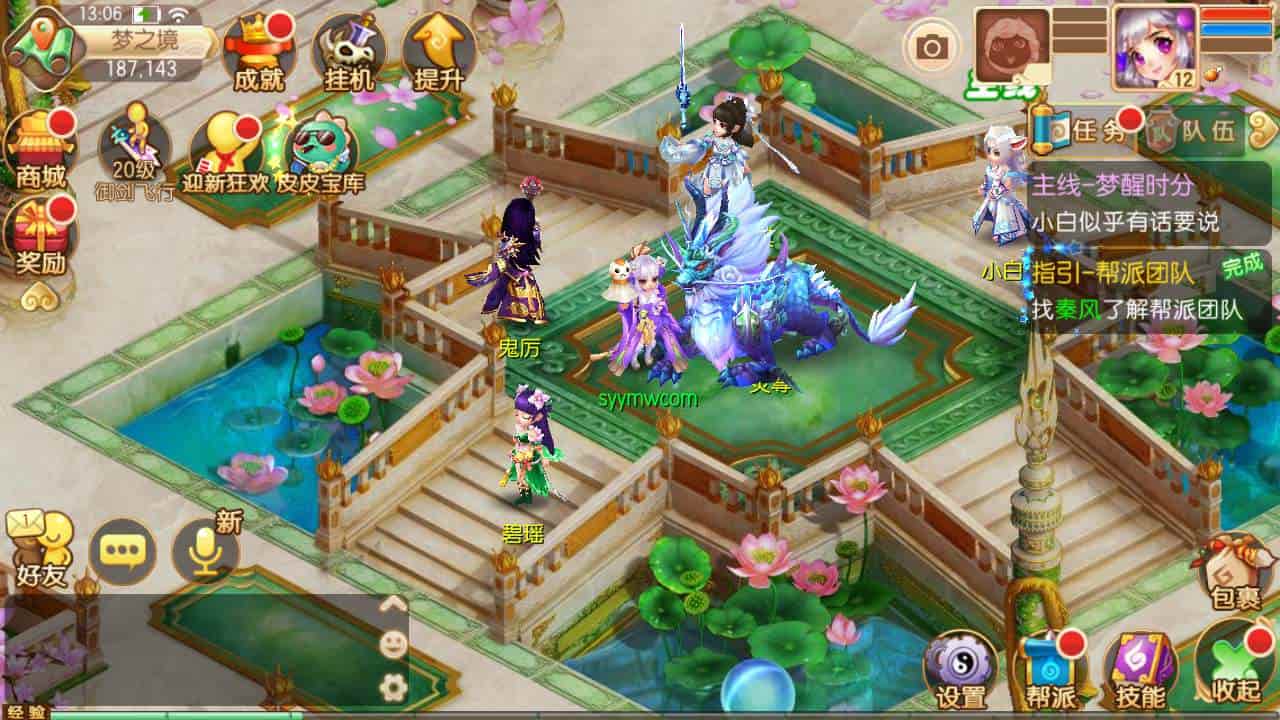The height and width of the screenshot is (720, 1280).
Task: Open the 迎新狂欢 event
Action: click(226, 150)
